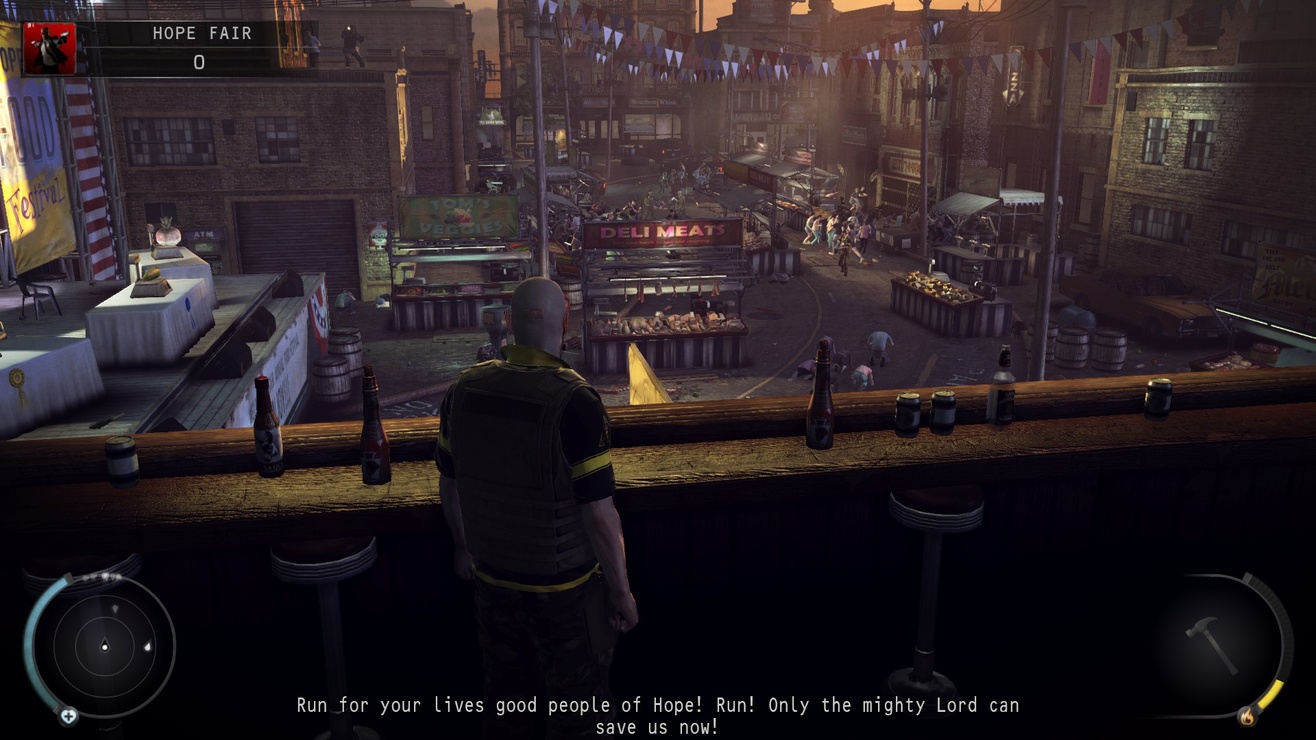The height and width of the screenshot is (740, 1316).
Task: Click the flame instinct icon below the hammer
Action: [1250, 717]
